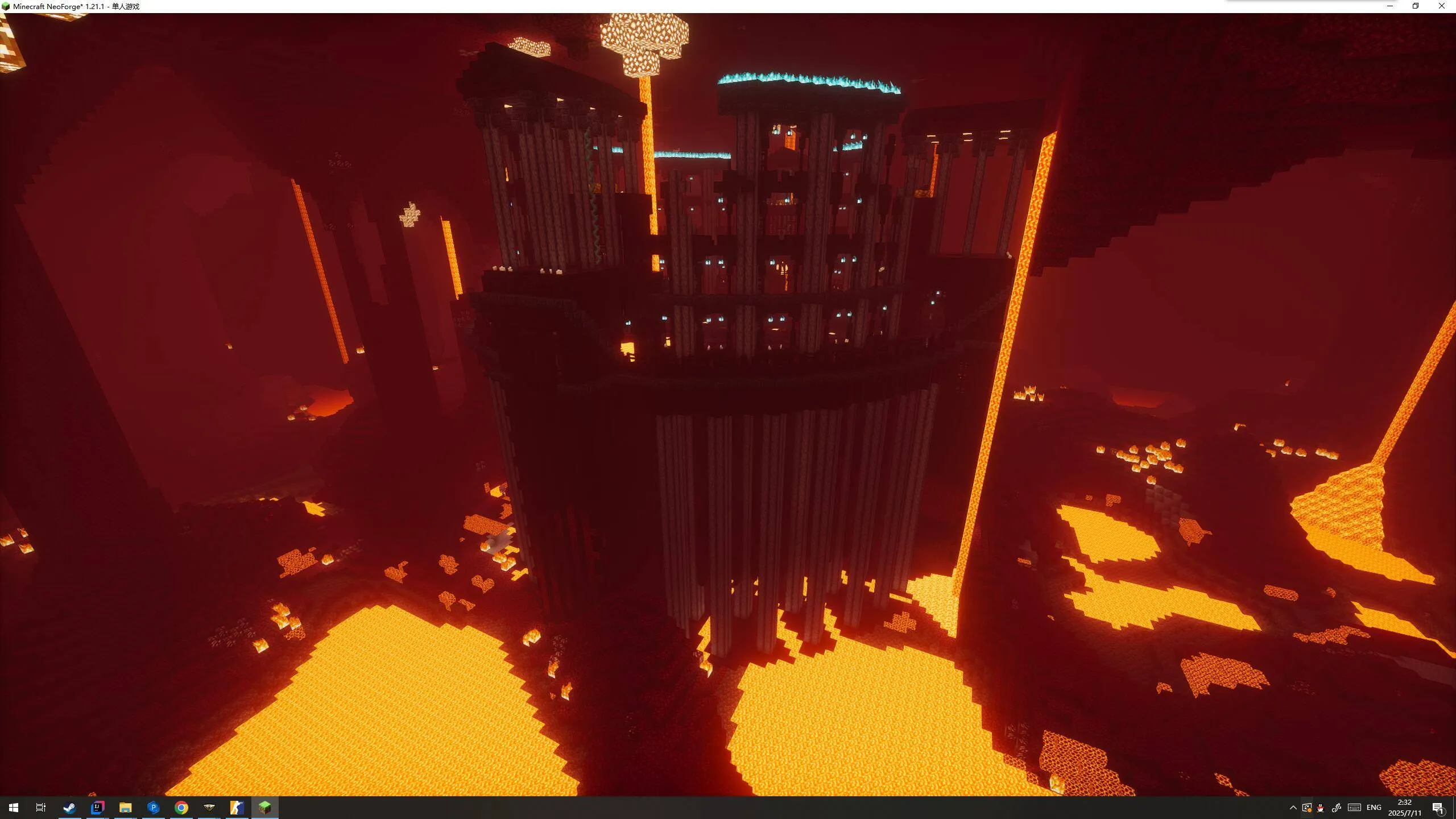The image size is (1456, 819).
Task: Open the Windows Start menu
Action: pyautogui.click(x=14, y=806)
